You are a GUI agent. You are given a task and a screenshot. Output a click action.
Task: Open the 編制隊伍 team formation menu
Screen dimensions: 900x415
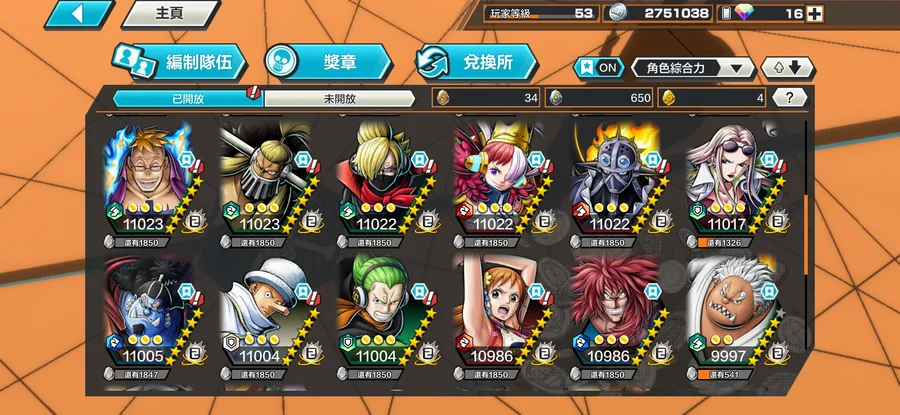pos(178,62)
